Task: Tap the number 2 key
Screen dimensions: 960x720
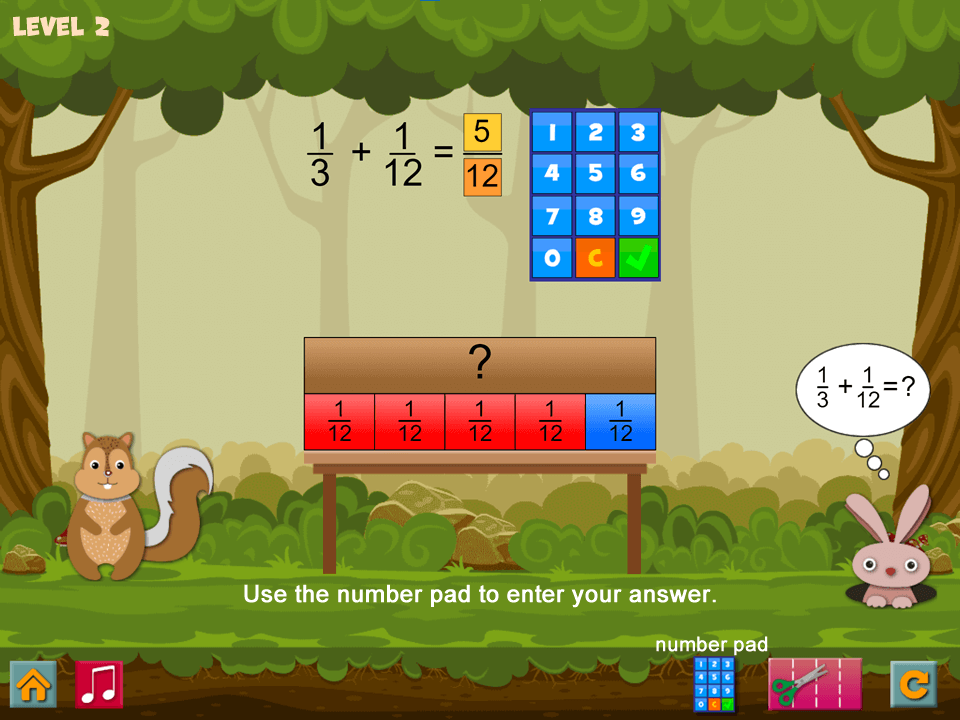Action: point(595,132)
